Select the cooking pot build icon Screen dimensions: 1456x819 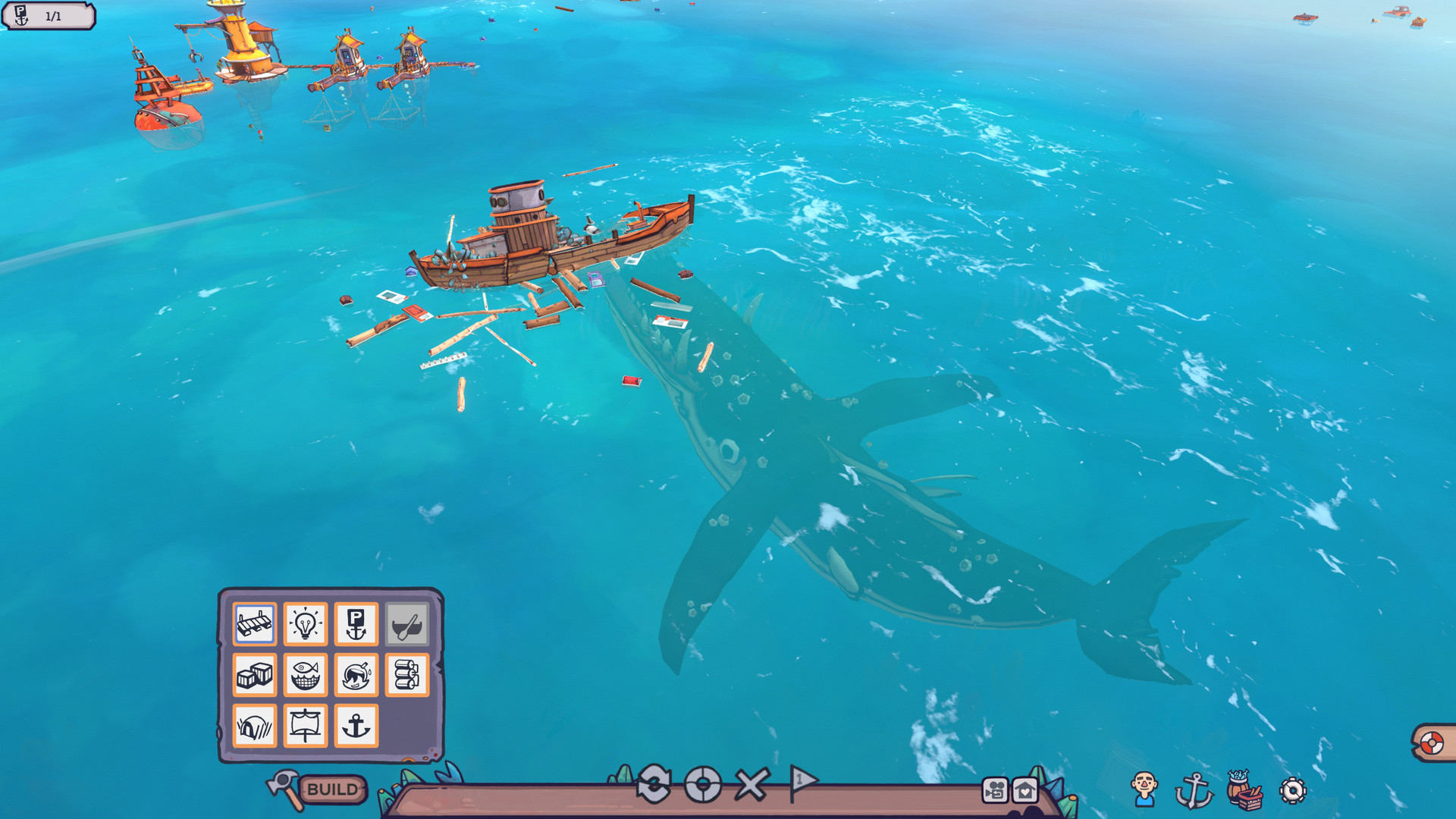[355, 676]
